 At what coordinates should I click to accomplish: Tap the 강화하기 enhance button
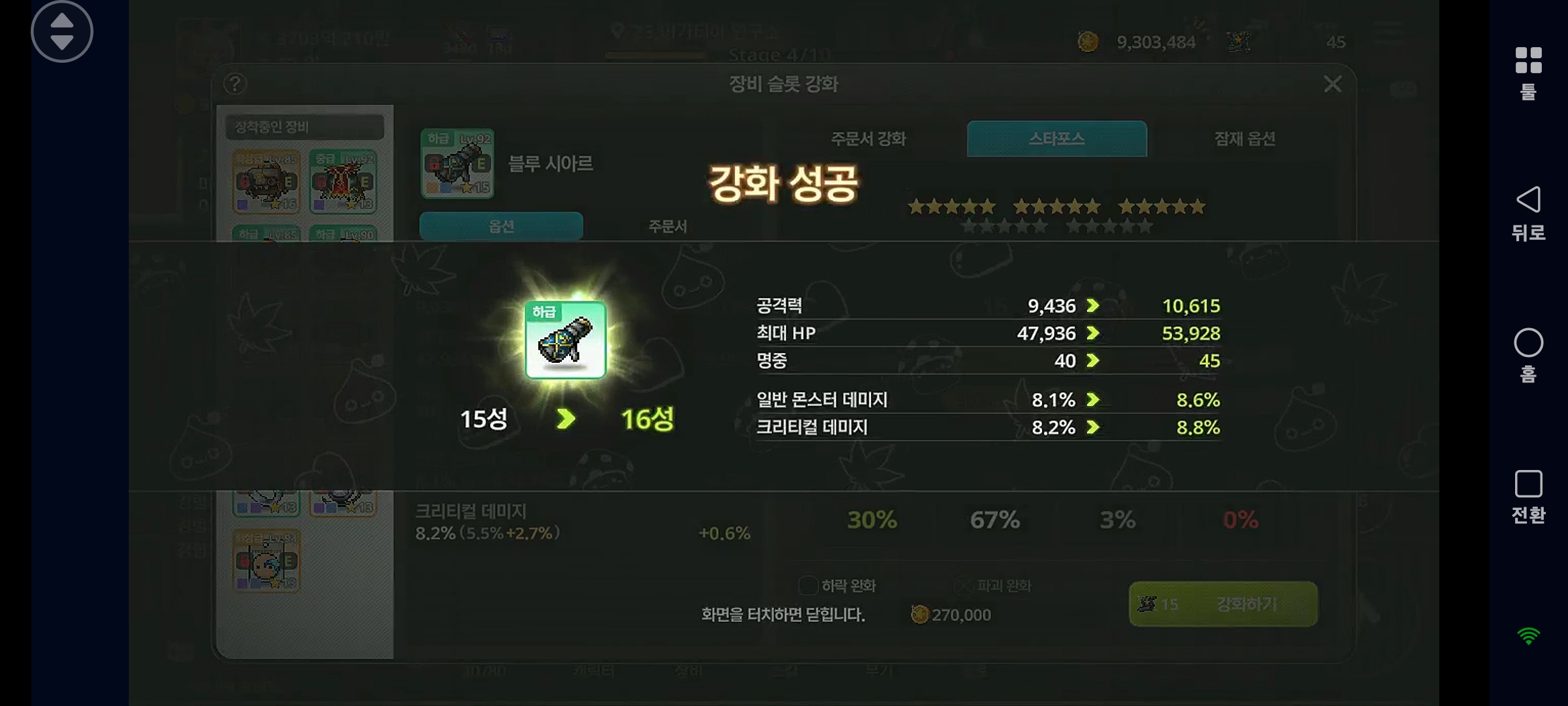1223,604
